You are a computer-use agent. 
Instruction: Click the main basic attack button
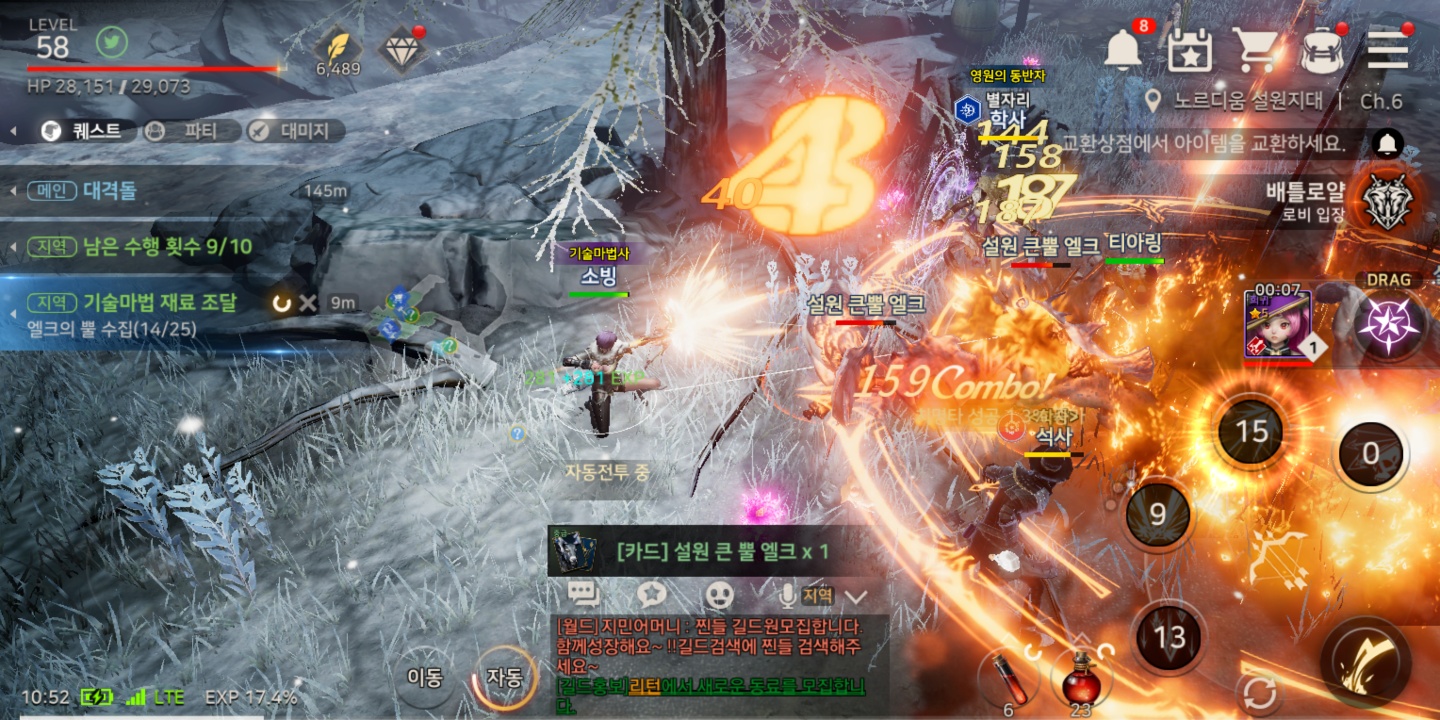pyautogui.click(x=1367, y=660)
